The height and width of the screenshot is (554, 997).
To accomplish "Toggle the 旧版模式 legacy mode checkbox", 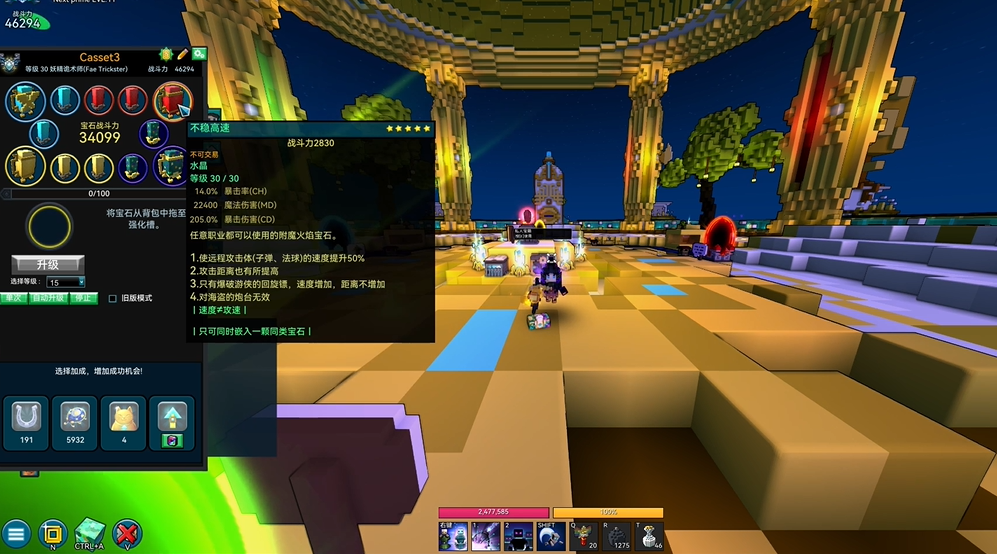I will 112,298.
